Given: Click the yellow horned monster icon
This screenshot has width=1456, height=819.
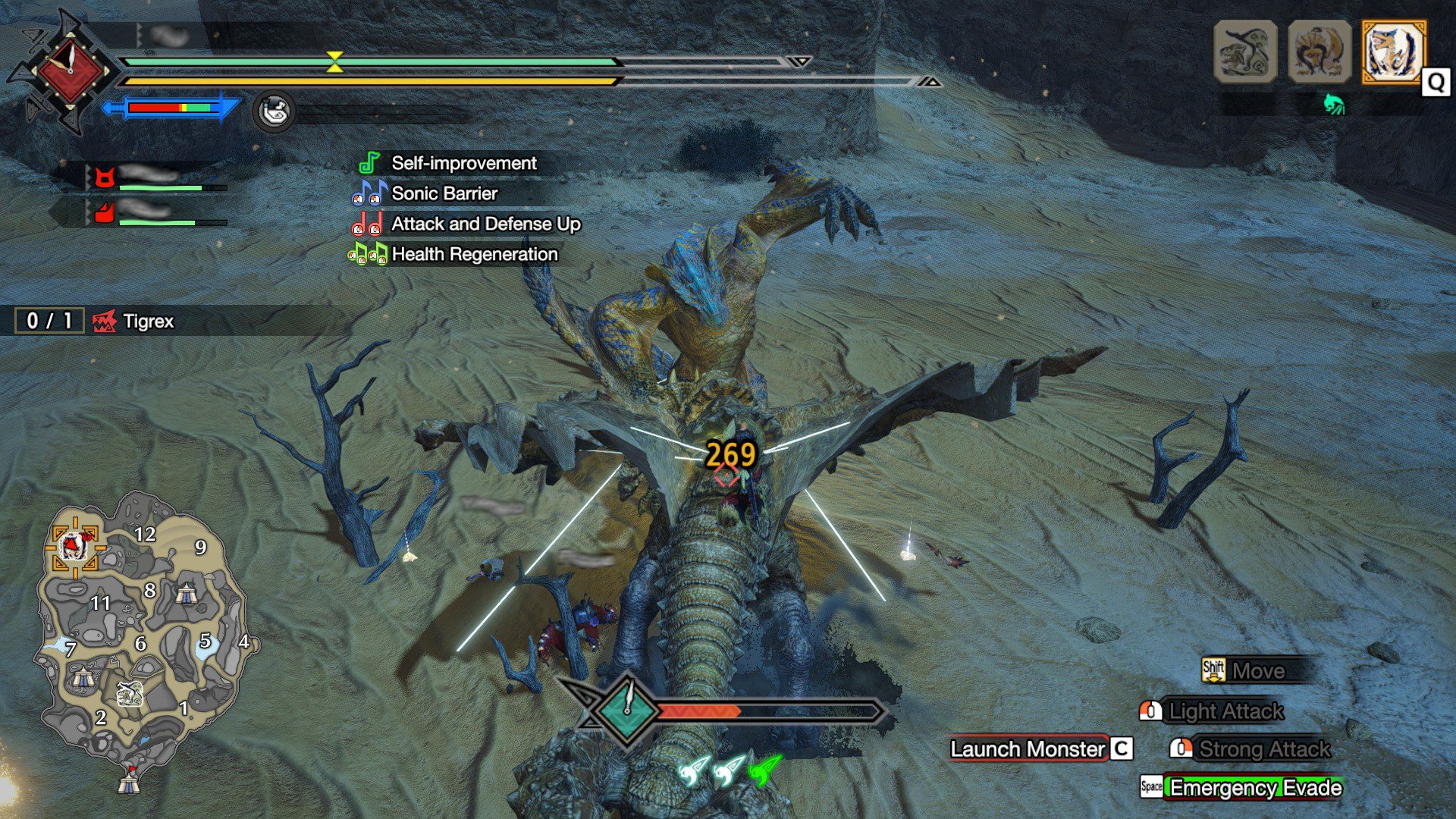Looking at the screenshot, I should pyautogui.click(x=1319, y=52).
